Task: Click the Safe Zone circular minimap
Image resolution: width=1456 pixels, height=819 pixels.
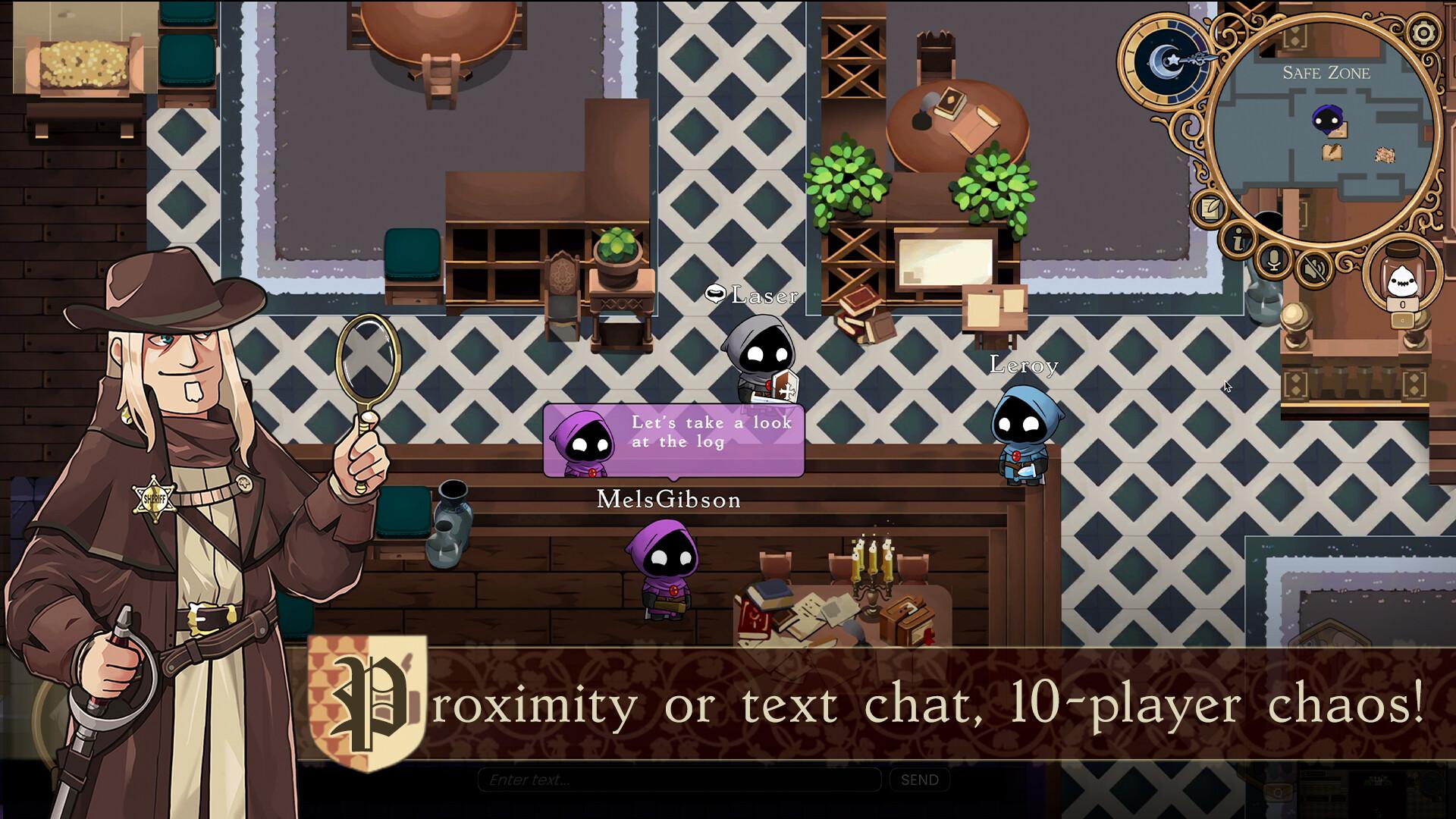Action: pyautogui.click(x=1323, y=135)
